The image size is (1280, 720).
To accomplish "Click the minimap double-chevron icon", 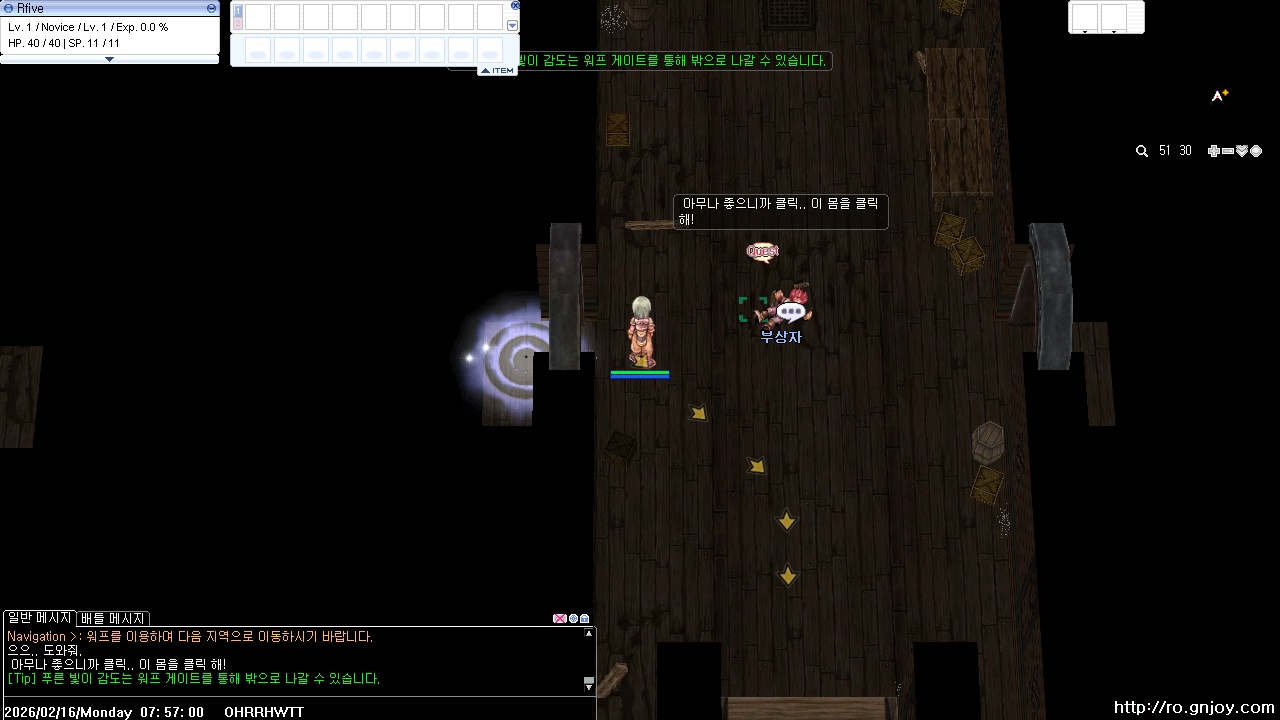I will (x=1242, y=151).
